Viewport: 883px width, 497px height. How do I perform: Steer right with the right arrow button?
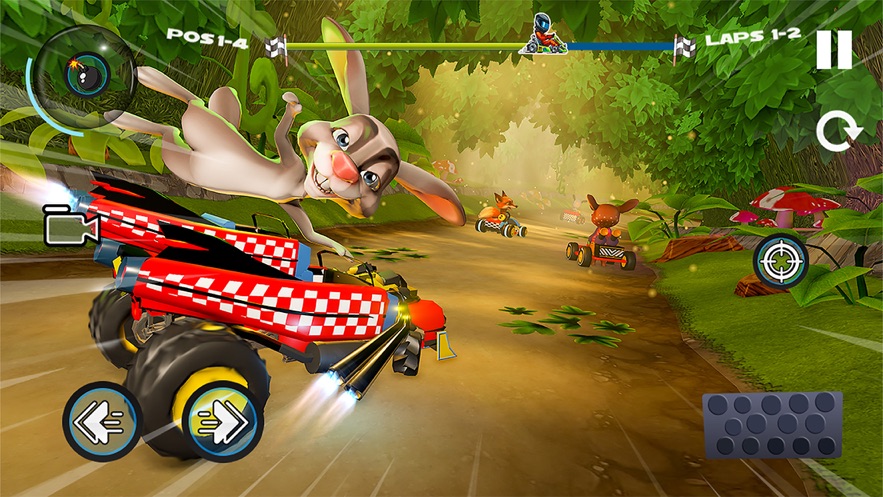tap(225, 422)
